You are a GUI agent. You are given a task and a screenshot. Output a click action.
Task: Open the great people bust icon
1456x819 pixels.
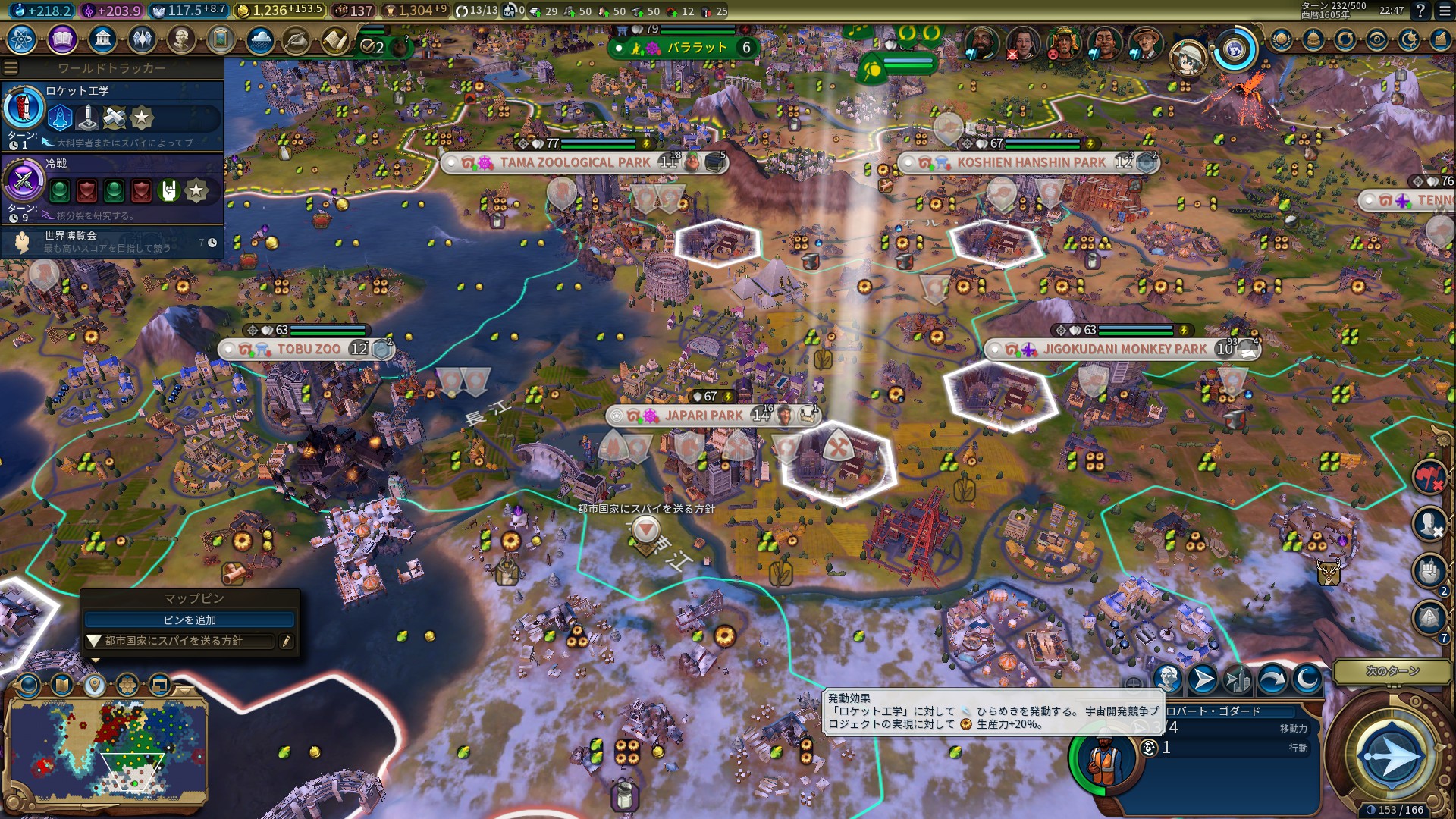(x=180, y=39)
